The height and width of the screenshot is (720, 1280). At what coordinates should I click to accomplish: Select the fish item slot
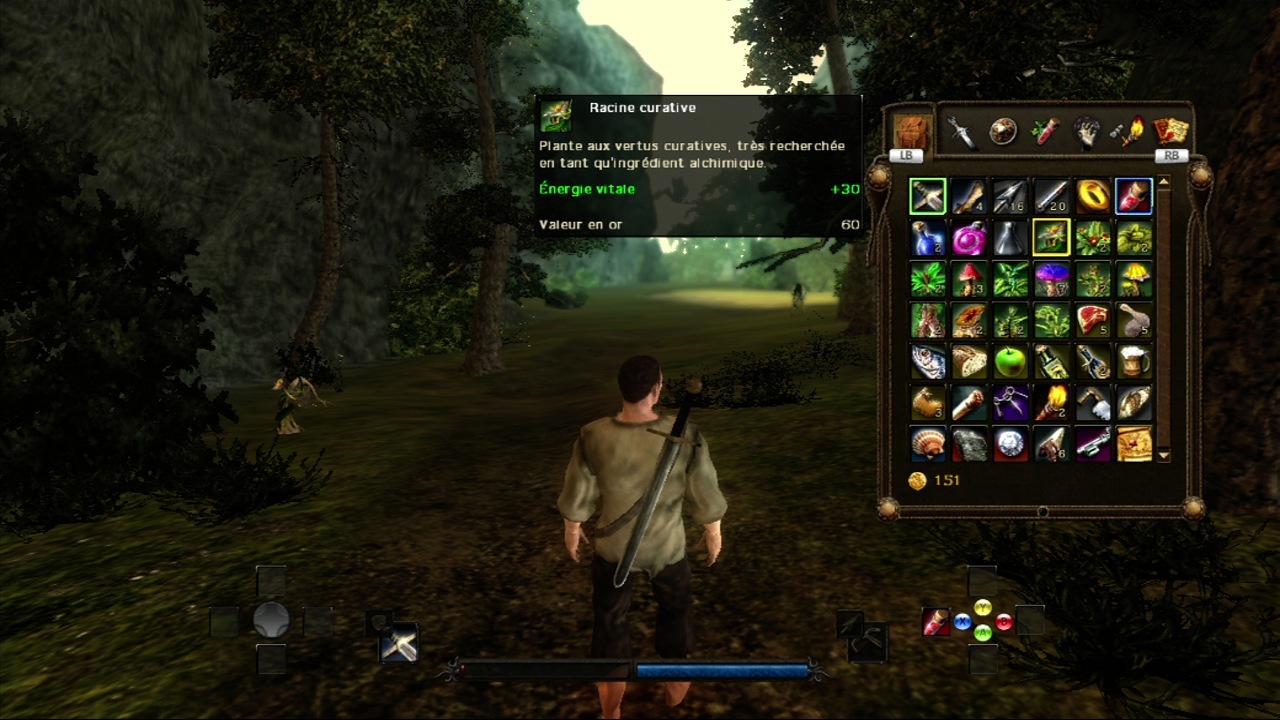[928, 362]
